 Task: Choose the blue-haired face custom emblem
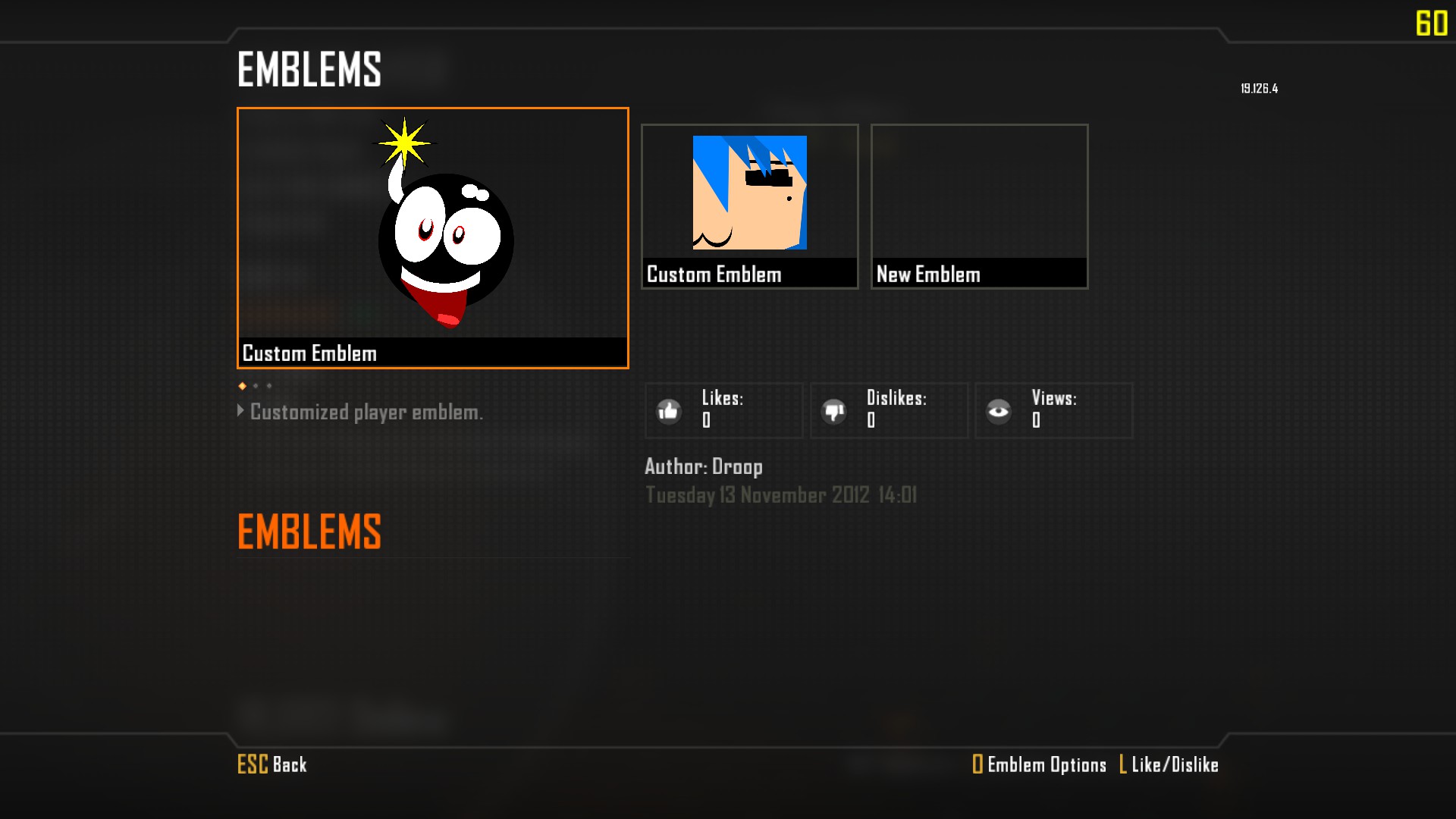point(749,206)
